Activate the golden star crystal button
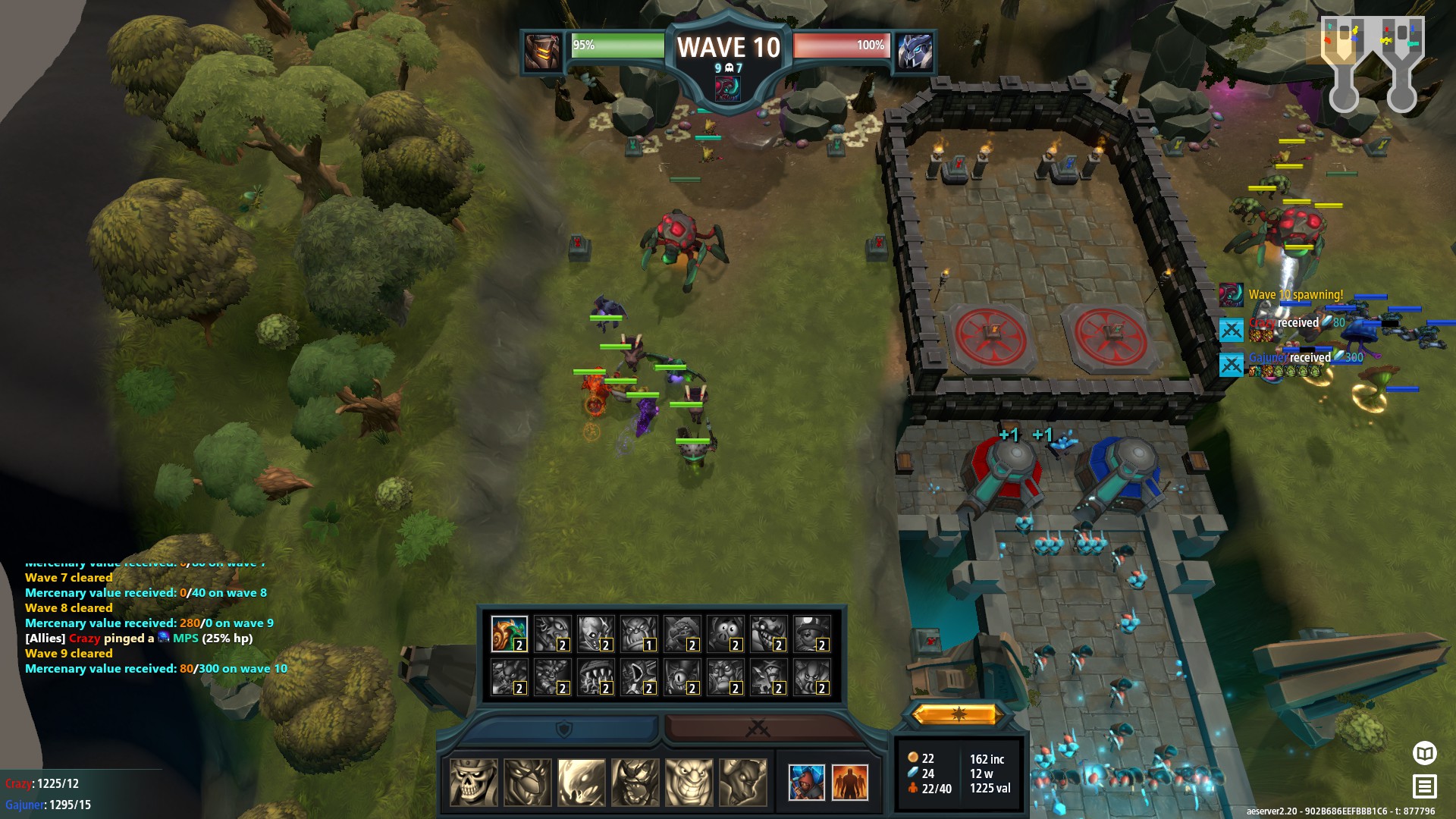 [x=959, y=714]
